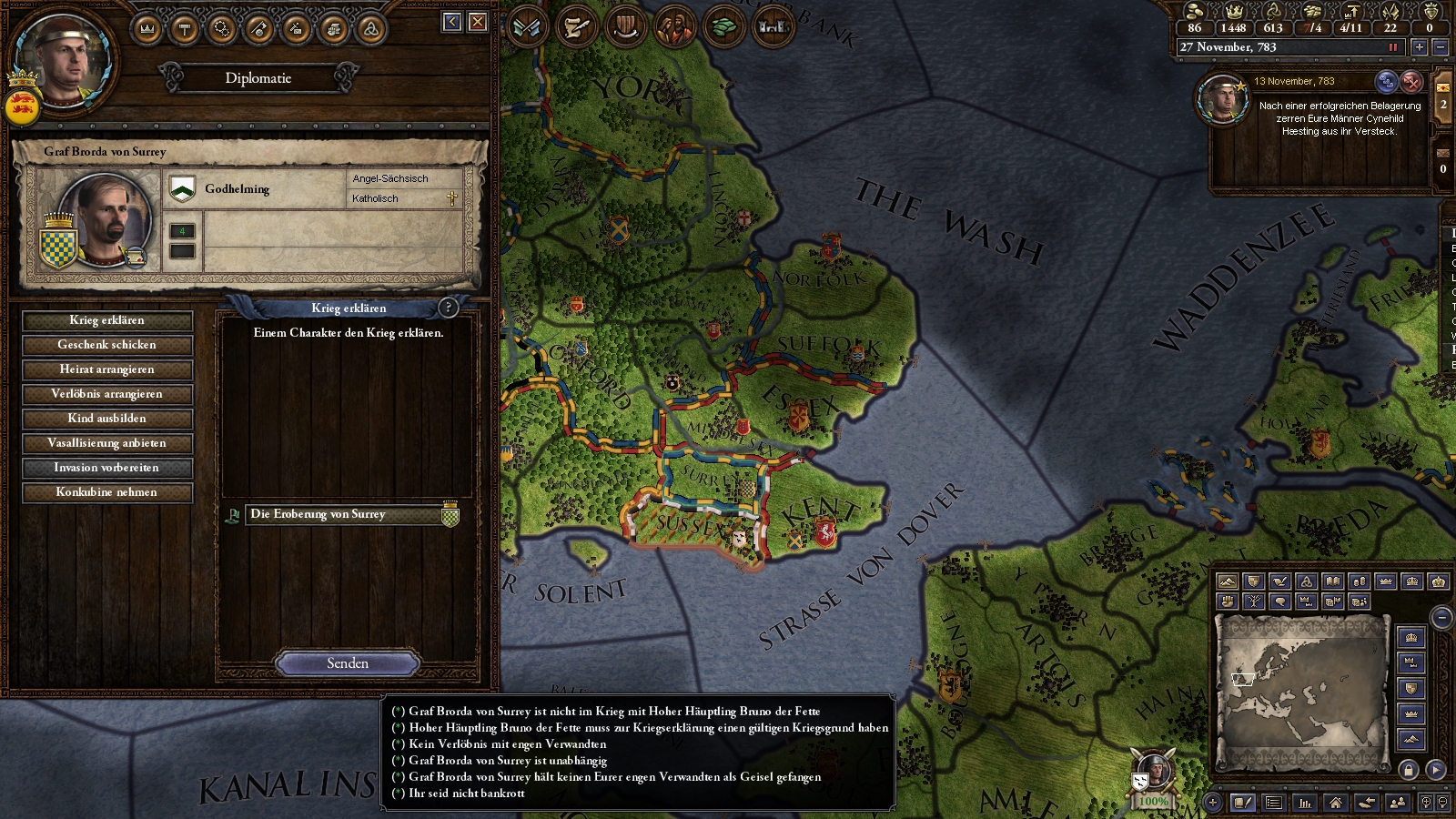Select the Invasion vorbereiten action

[106, 468]
